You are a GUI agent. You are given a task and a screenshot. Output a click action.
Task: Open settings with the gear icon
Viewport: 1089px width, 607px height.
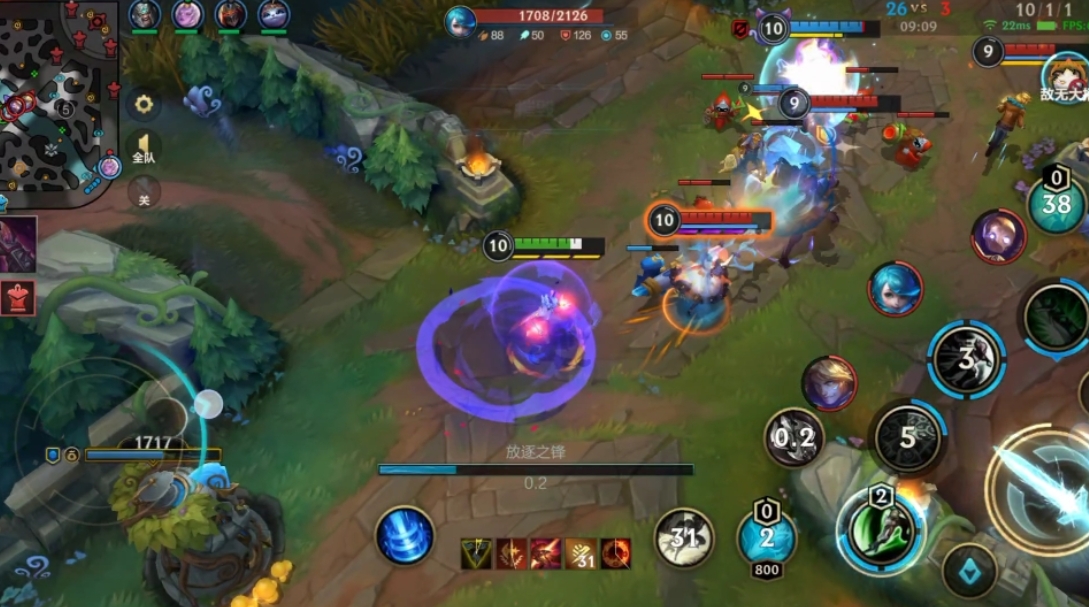[x=144, y=104]
